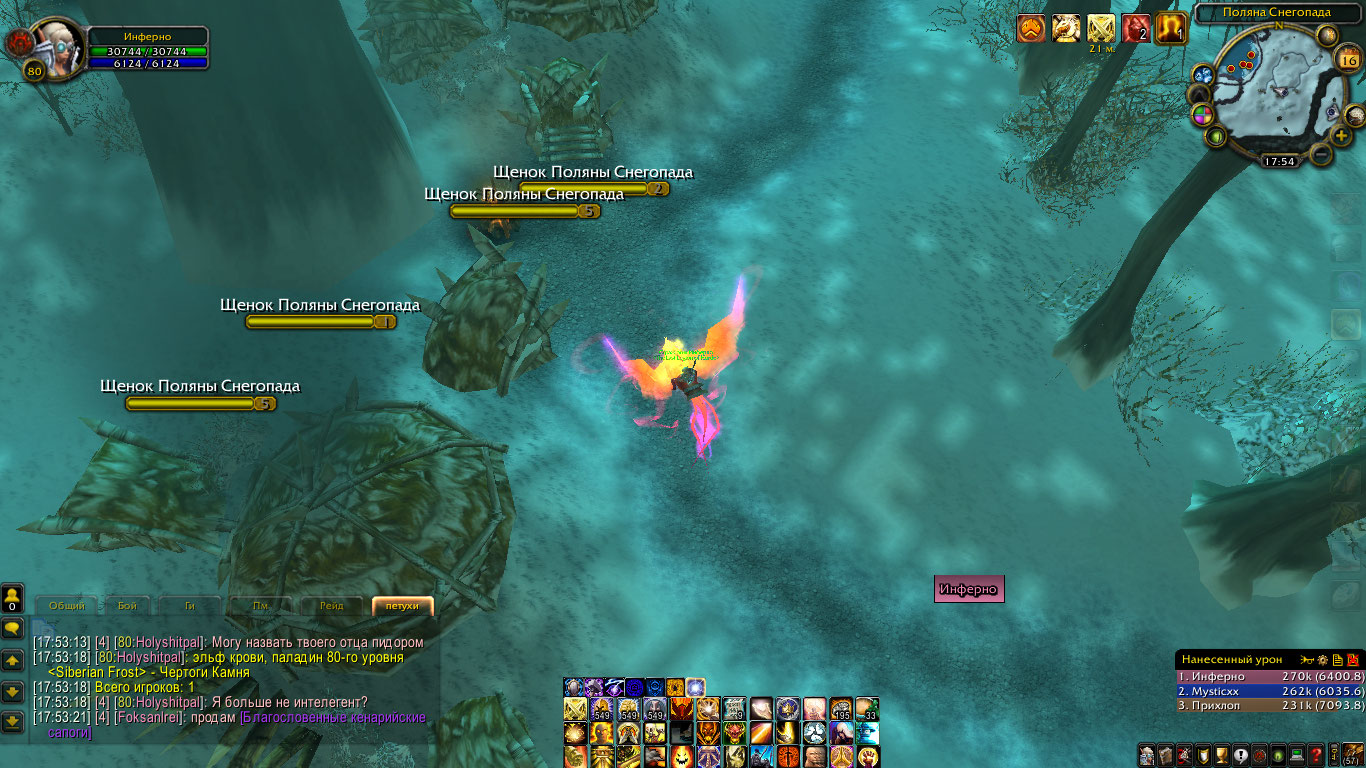Zoom out the minimap with minus button
The width and height of the screenshot is (1366, 768).
(1321, 155)
